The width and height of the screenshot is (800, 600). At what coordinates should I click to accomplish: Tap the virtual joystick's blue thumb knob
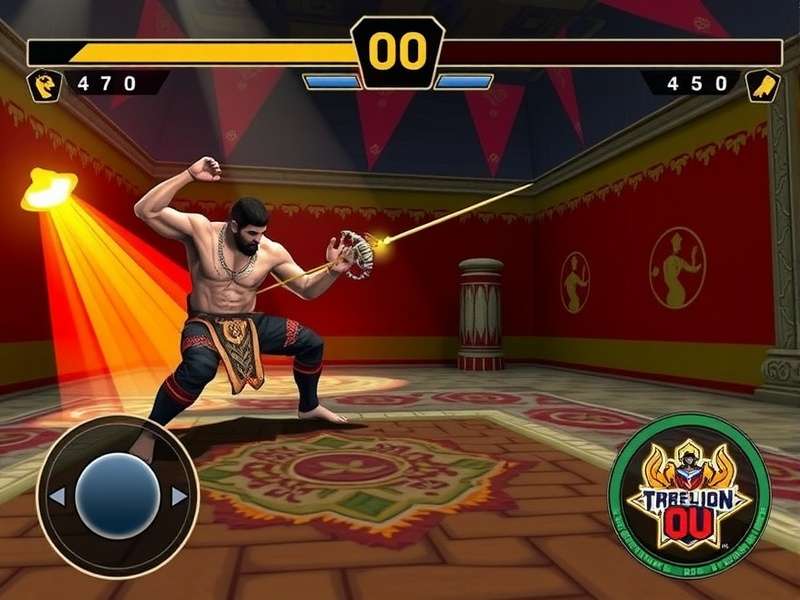tap(118, 496)
